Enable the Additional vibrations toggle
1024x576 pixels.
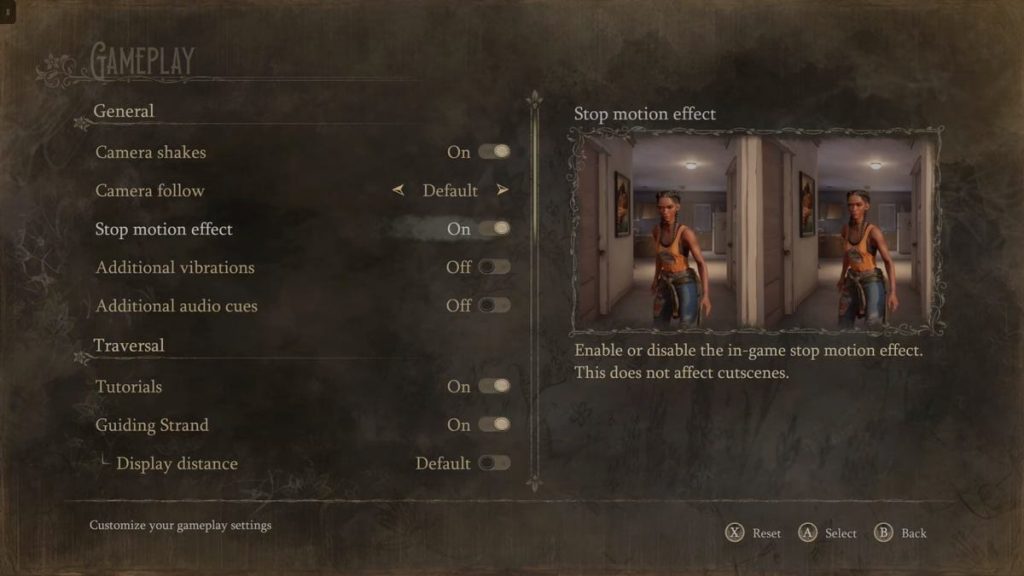494,267
